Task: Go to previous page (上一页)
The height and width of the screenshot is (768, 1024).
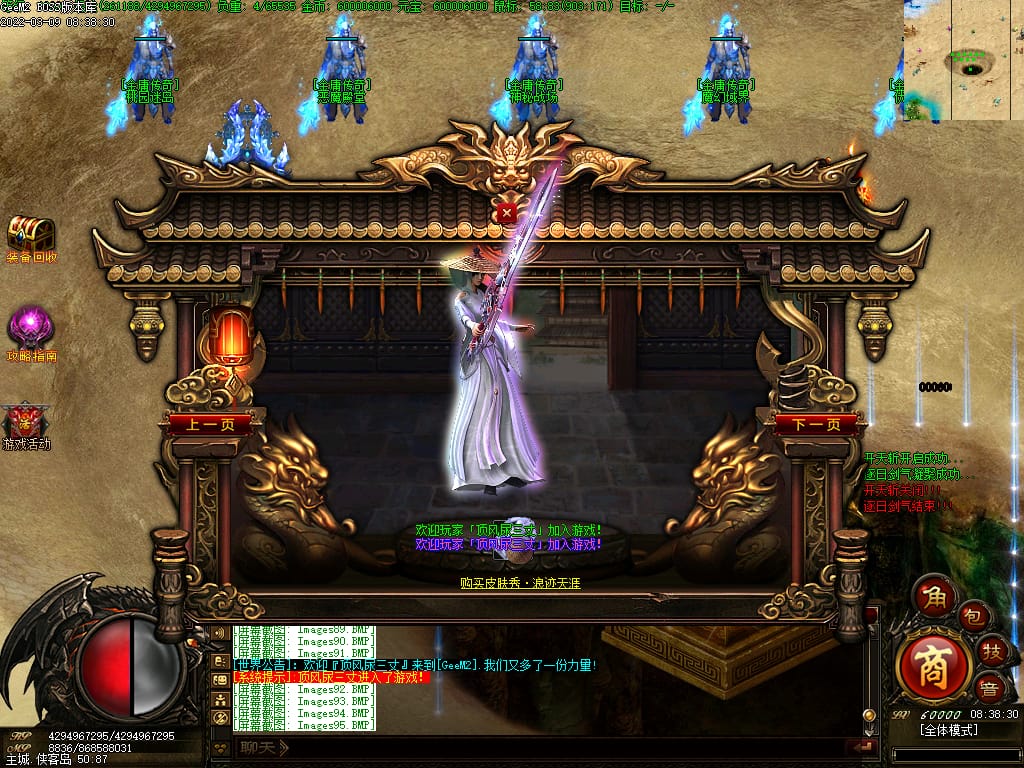Action: click(210, 424)
